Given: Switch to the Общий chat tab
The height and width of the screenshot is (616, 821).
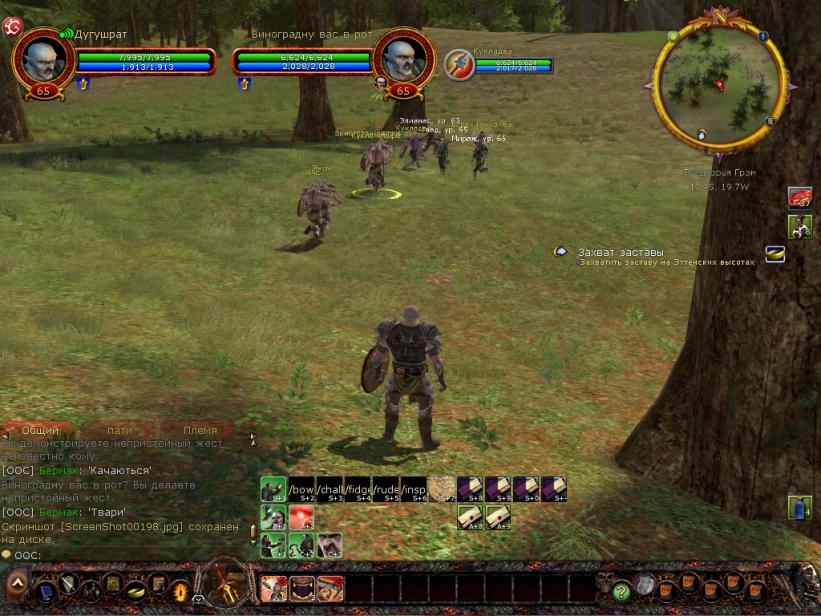Looking at the screenshot, I should click(40, 430).
